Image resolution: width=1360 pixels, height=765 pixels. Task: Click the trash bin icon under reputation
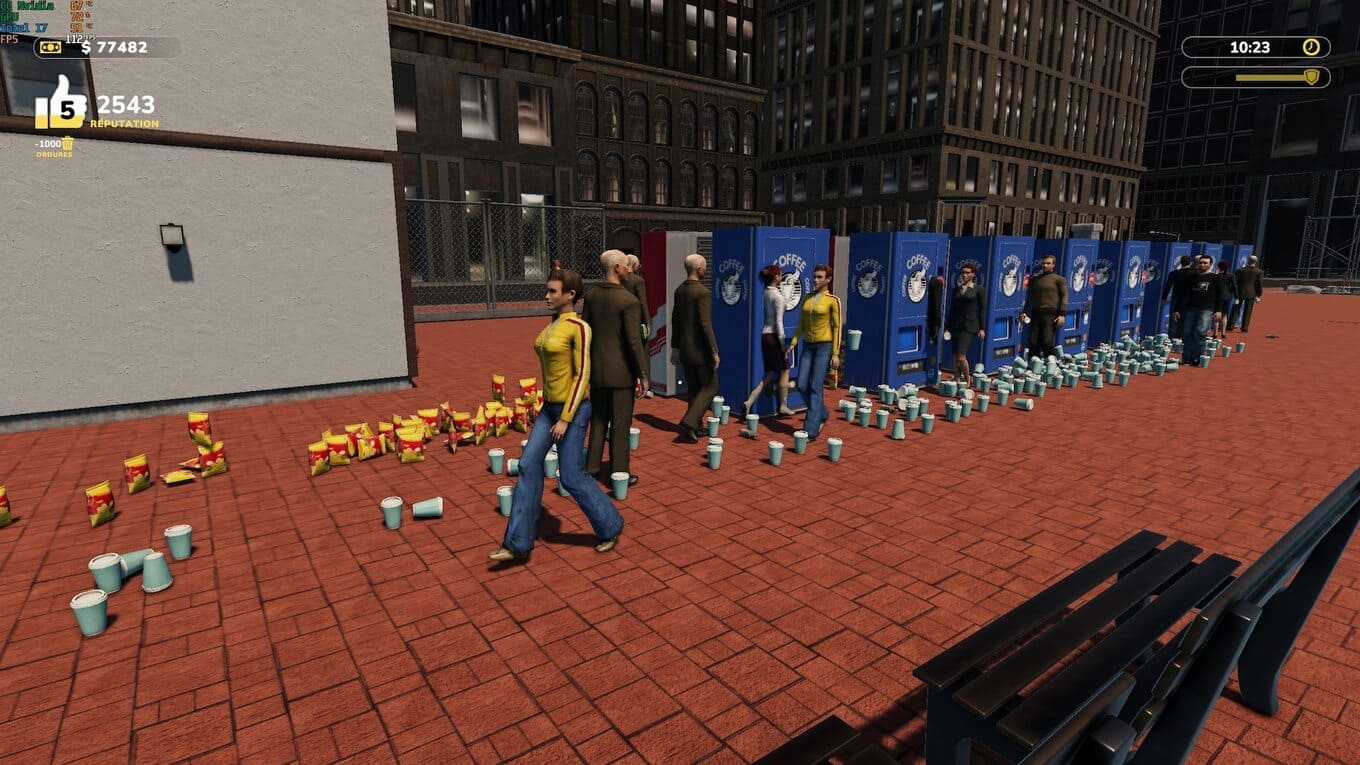[x=67, y=144]
